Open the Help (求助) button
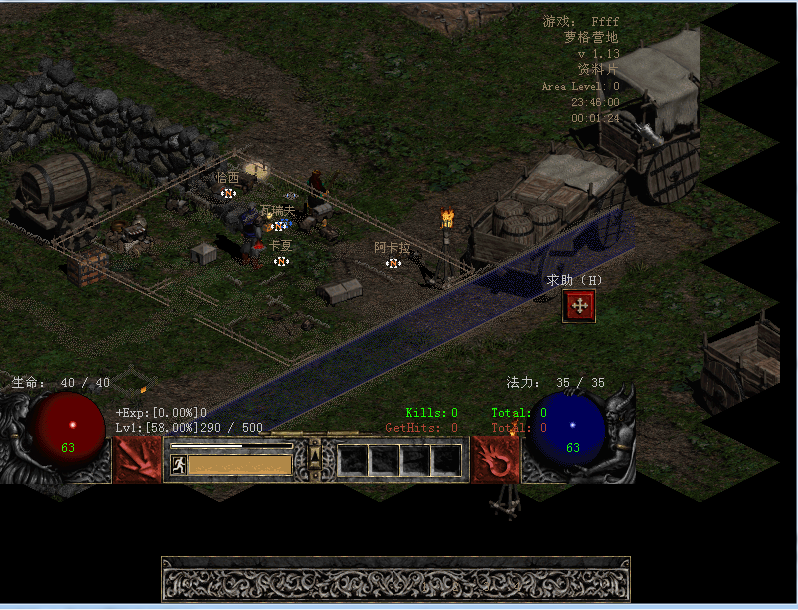This screenshot has width=798, height=610. click(x=579, y=306)
